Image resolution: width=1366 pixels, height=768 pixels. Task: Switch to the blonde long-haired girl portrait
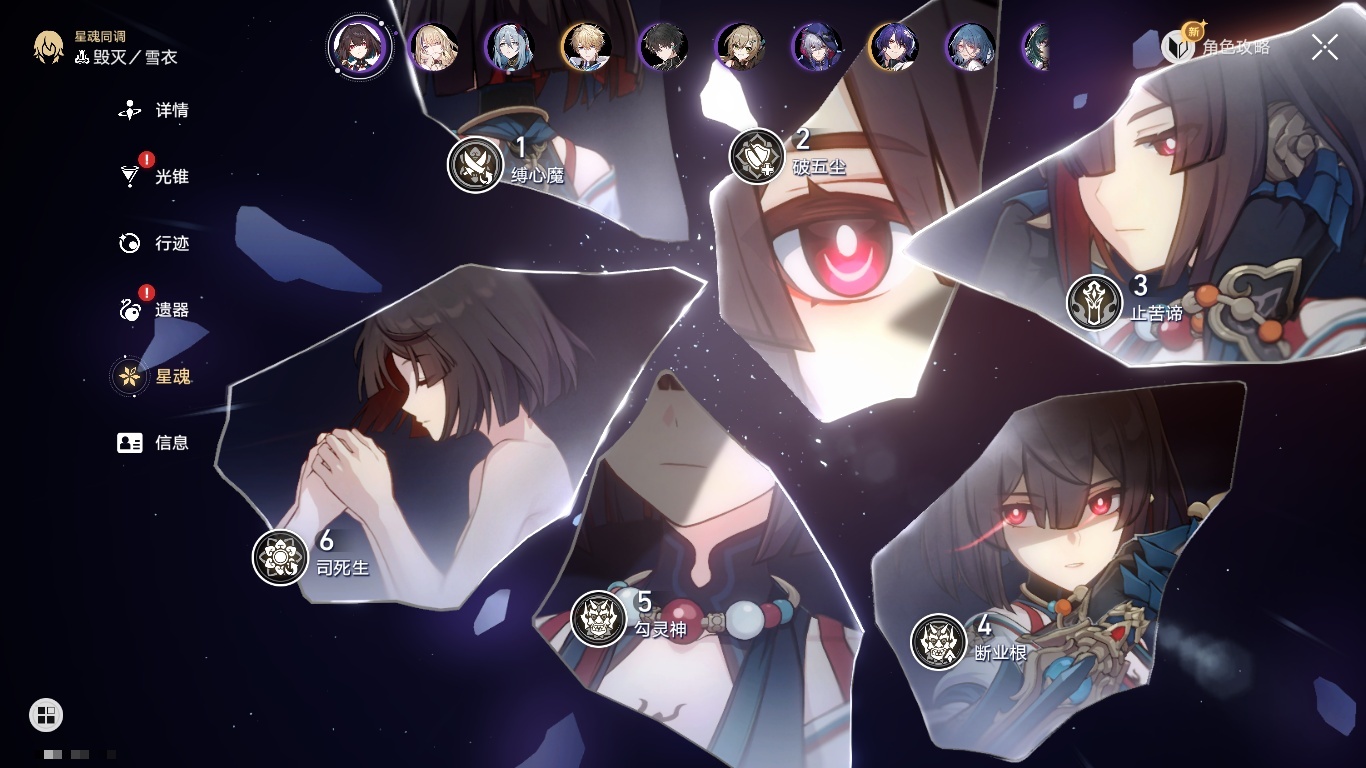[433, 47]
